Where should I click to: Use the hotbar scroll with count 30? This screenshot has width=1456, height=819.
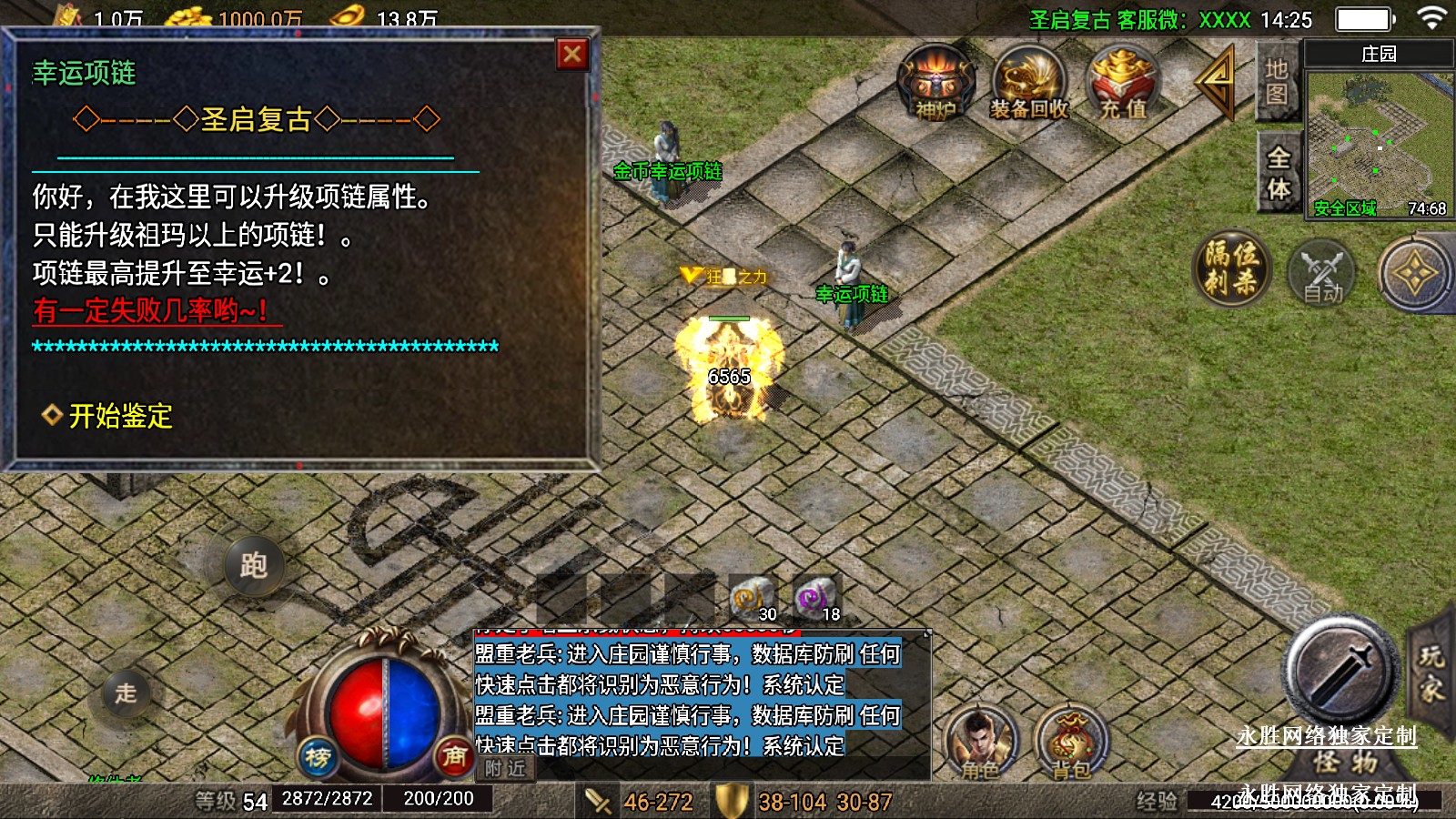[752, 597]
